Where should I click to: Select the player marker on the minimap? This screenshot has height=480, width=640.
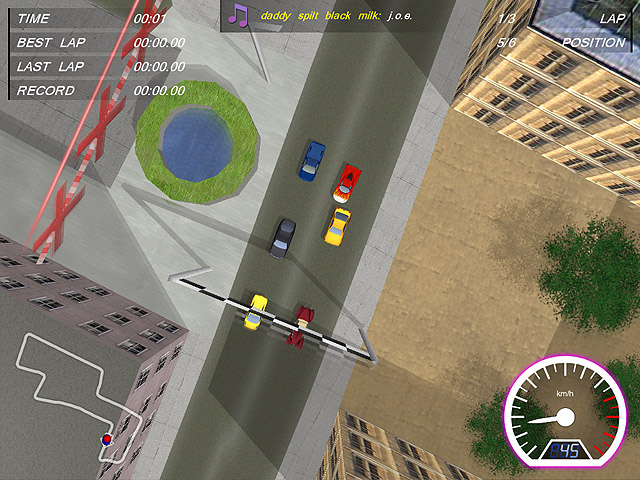pyautogui.click(x=106, y=438)
